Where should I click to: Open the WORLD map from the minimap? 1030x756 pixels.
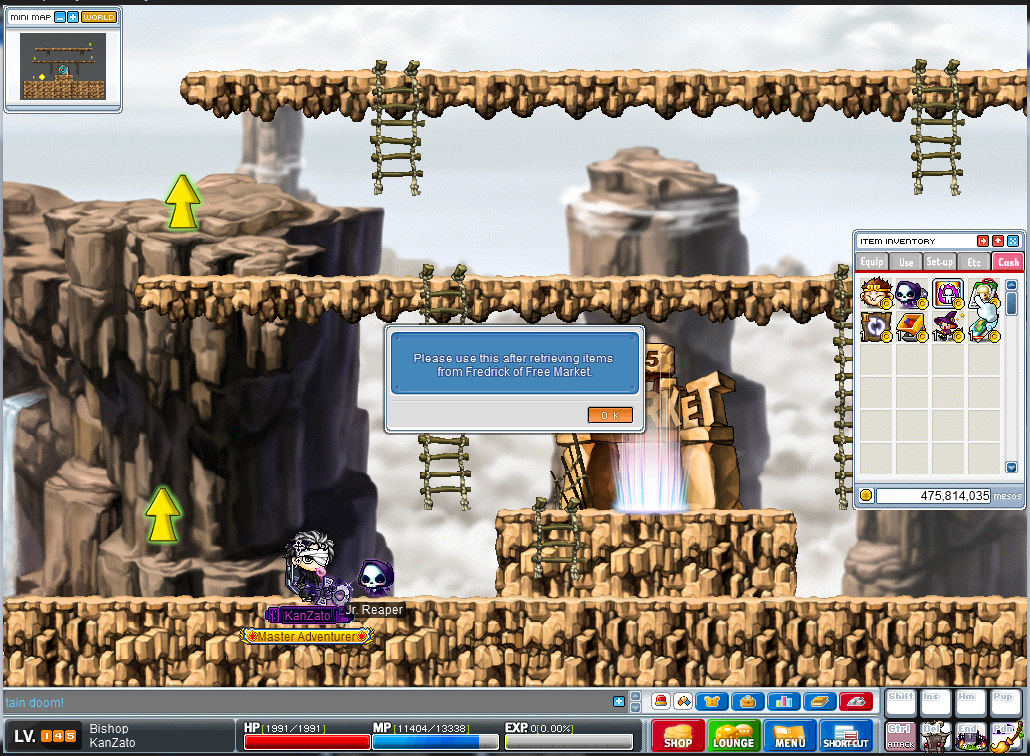point(98,18)
